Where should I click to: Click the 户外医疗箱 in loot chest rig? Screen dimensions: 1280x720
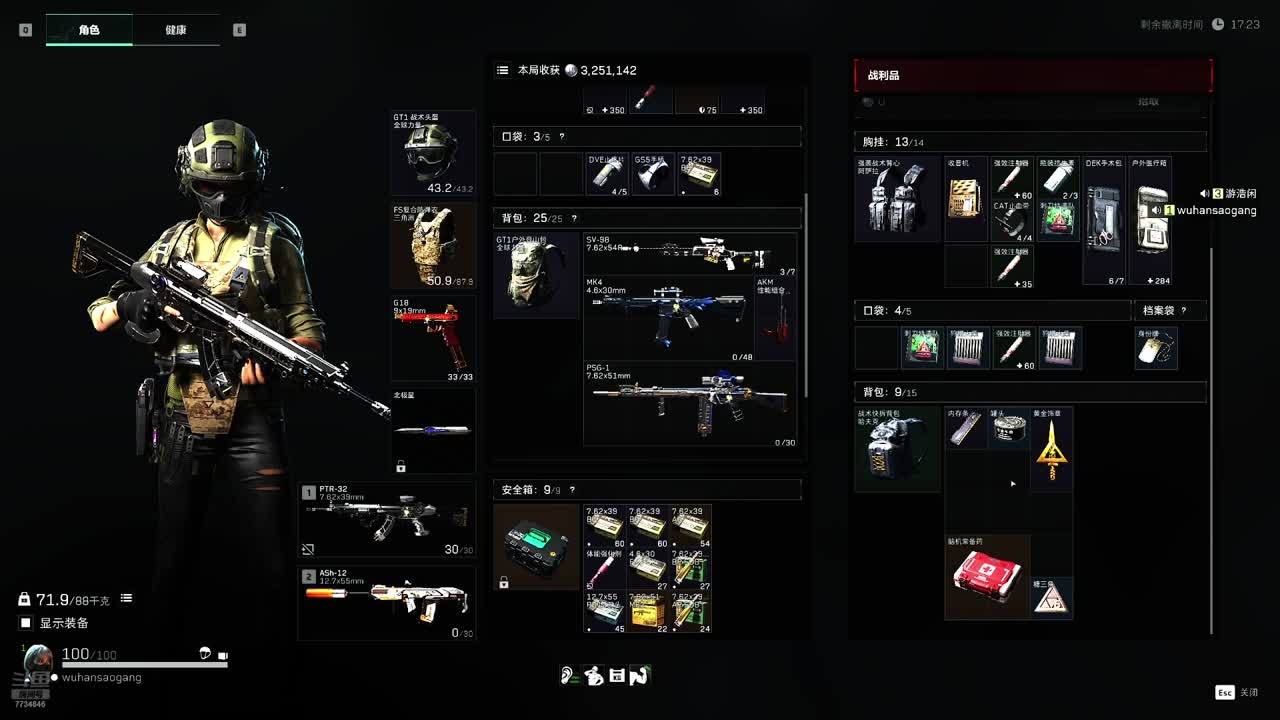[x=1150, y=220]
